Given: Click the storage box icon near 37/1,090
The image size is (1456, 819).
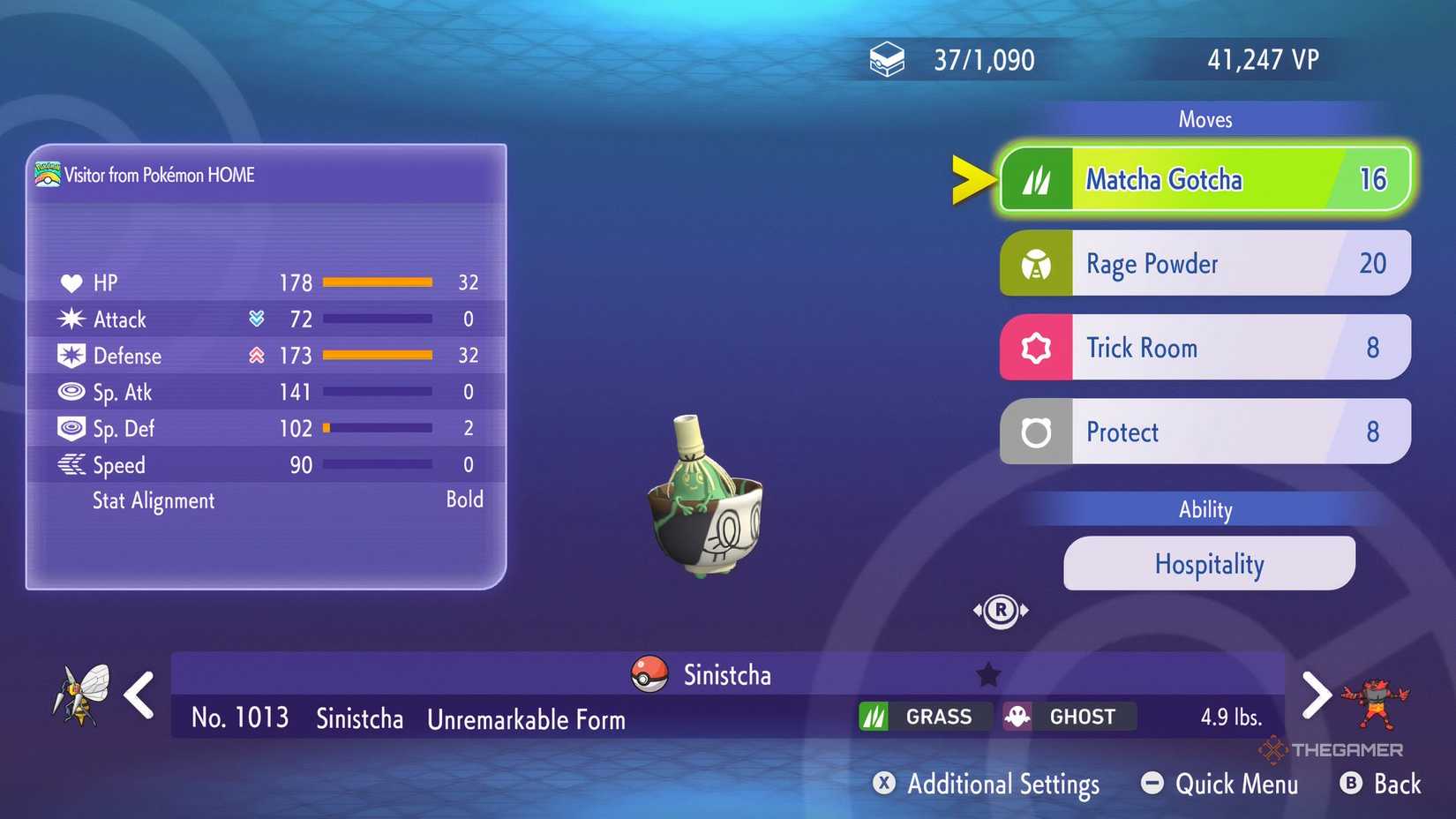Looking at the screenshot, I should 887,57.
